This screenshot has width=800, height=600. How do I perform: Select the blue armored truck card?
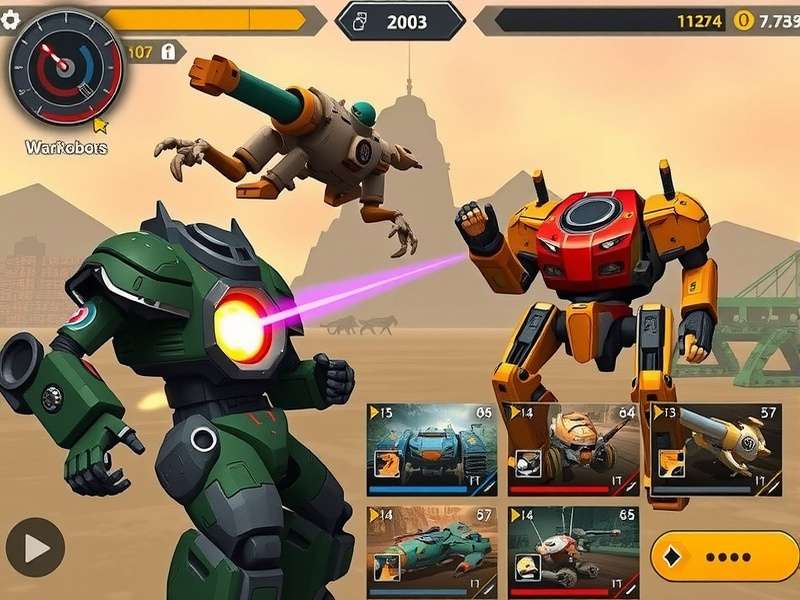coord(432,450)
